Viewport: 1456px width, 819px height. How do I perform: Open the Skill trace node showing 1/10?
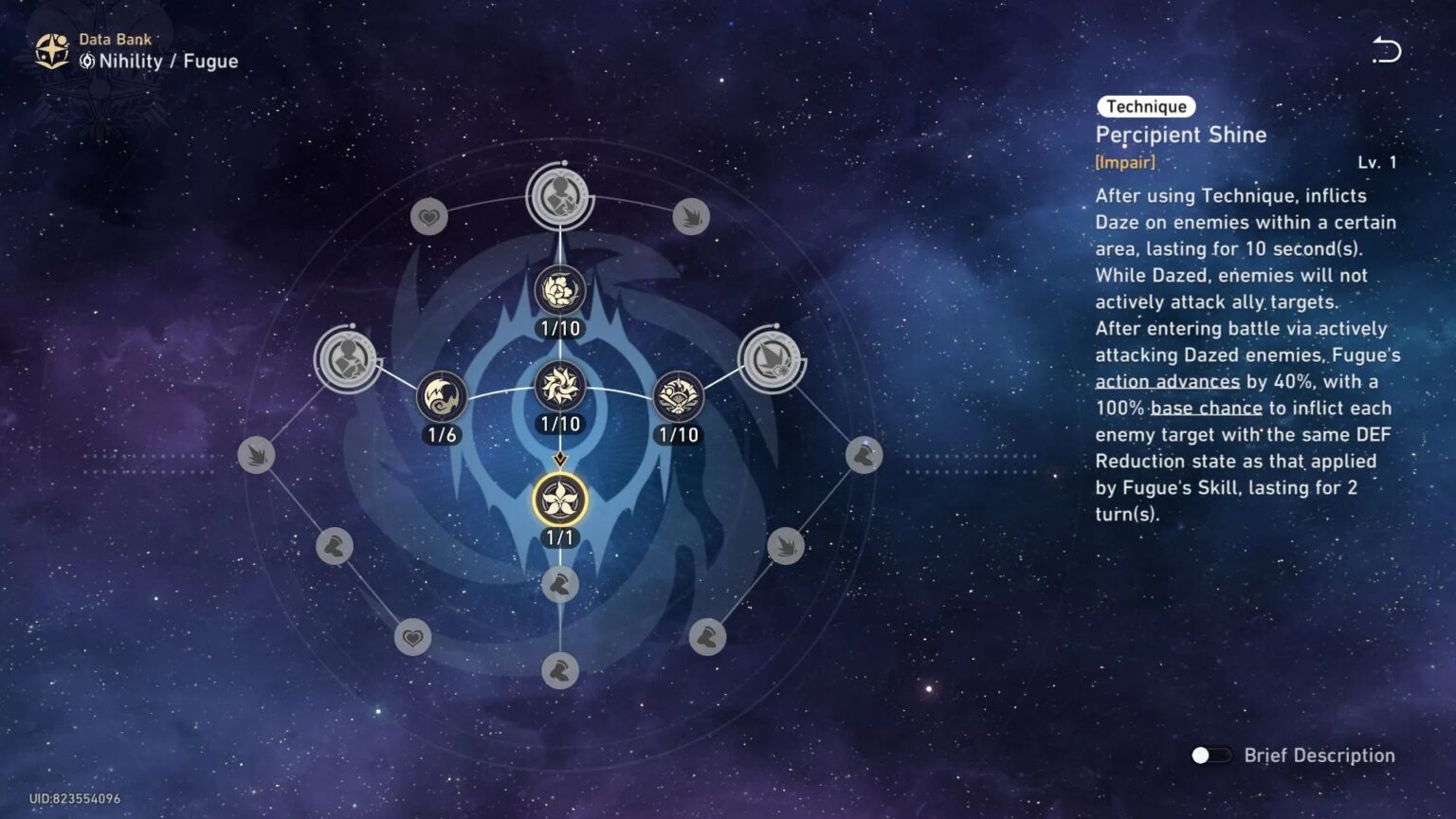point(677,395)
